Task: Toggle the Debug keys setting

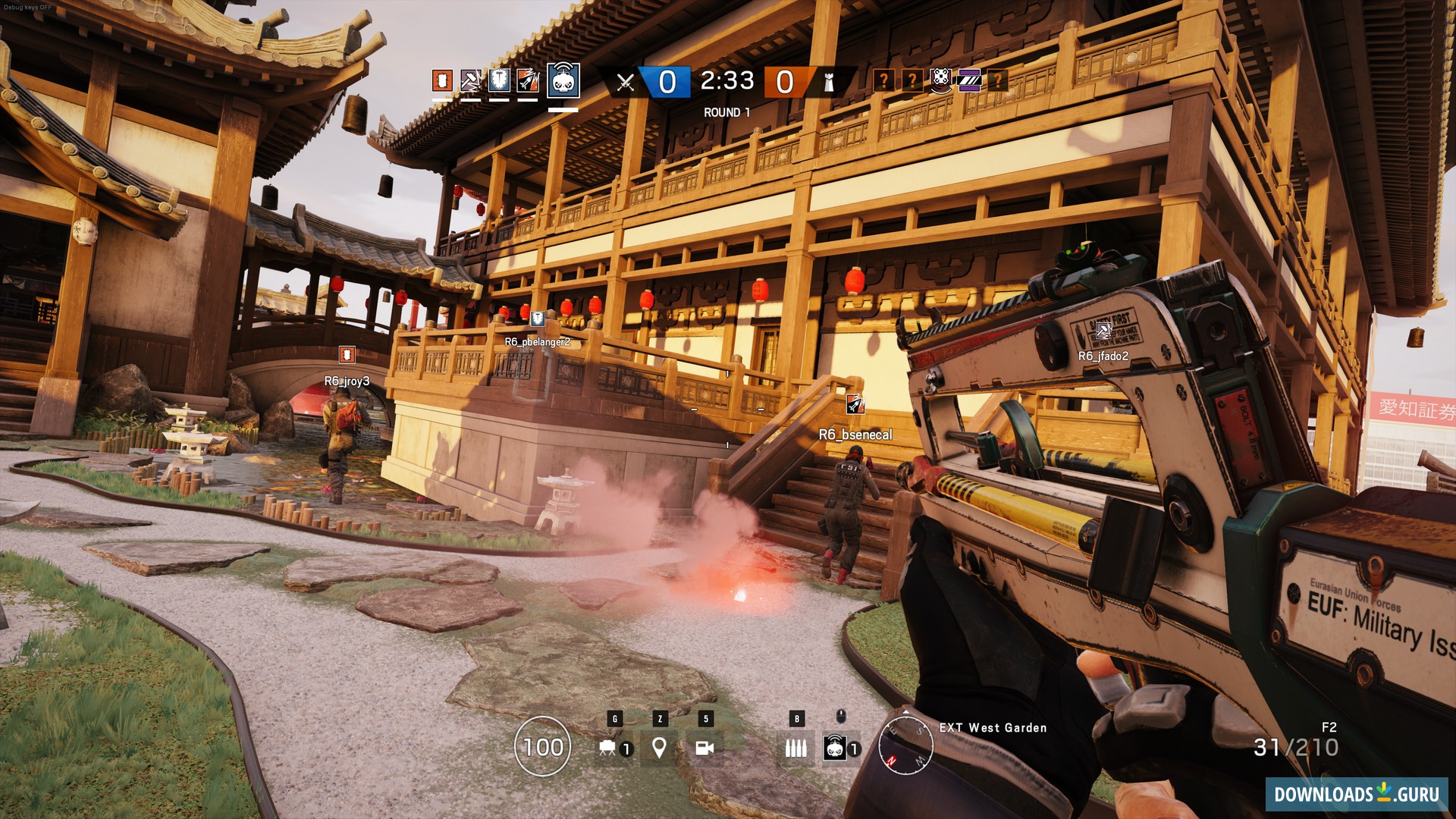Action: pos(27,6)
